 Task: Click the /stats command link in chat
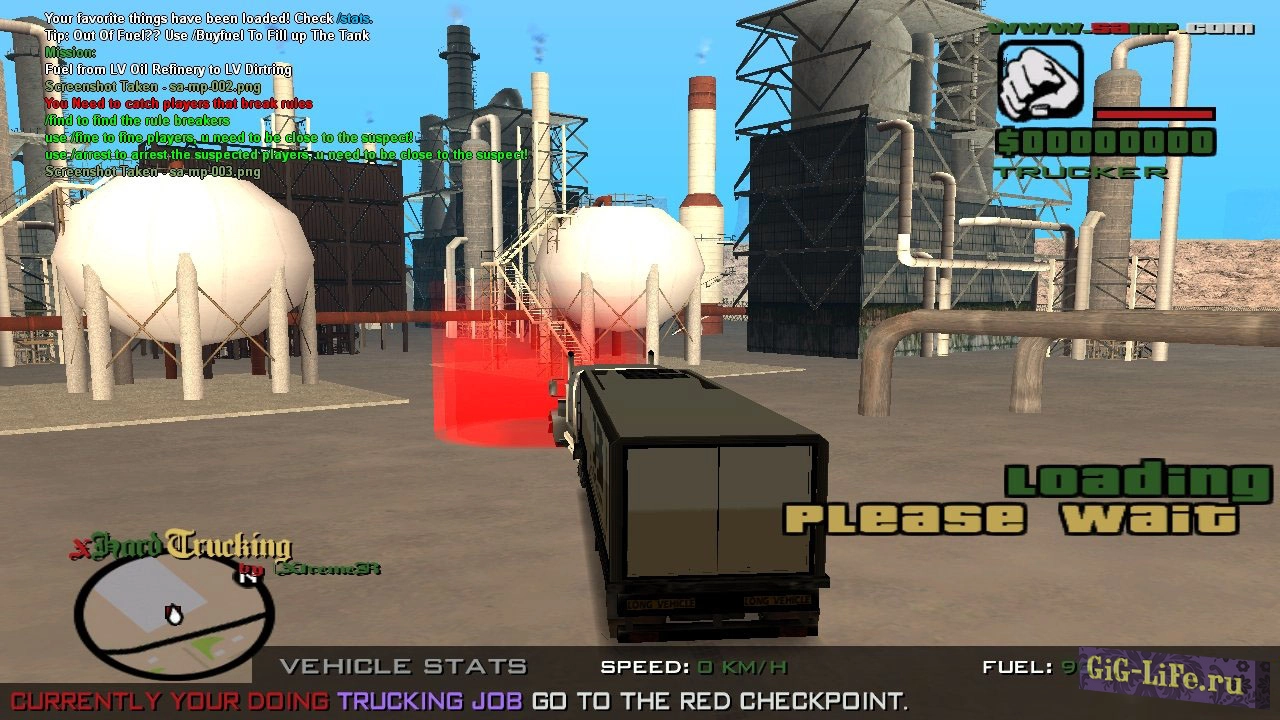(x=352, y=17)
